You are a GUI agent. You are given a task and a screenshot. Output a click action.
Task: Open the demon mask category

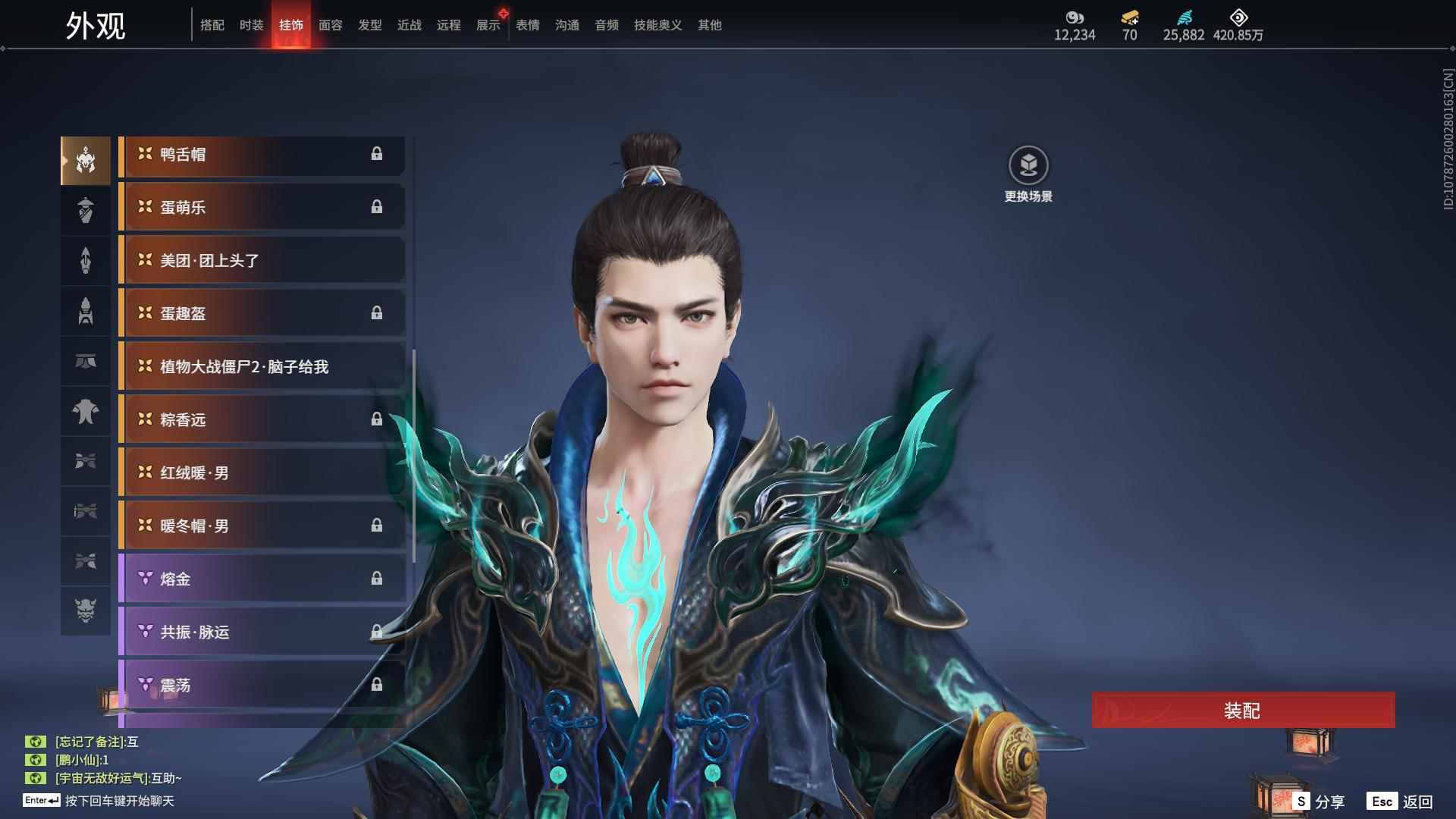point(86,610)
